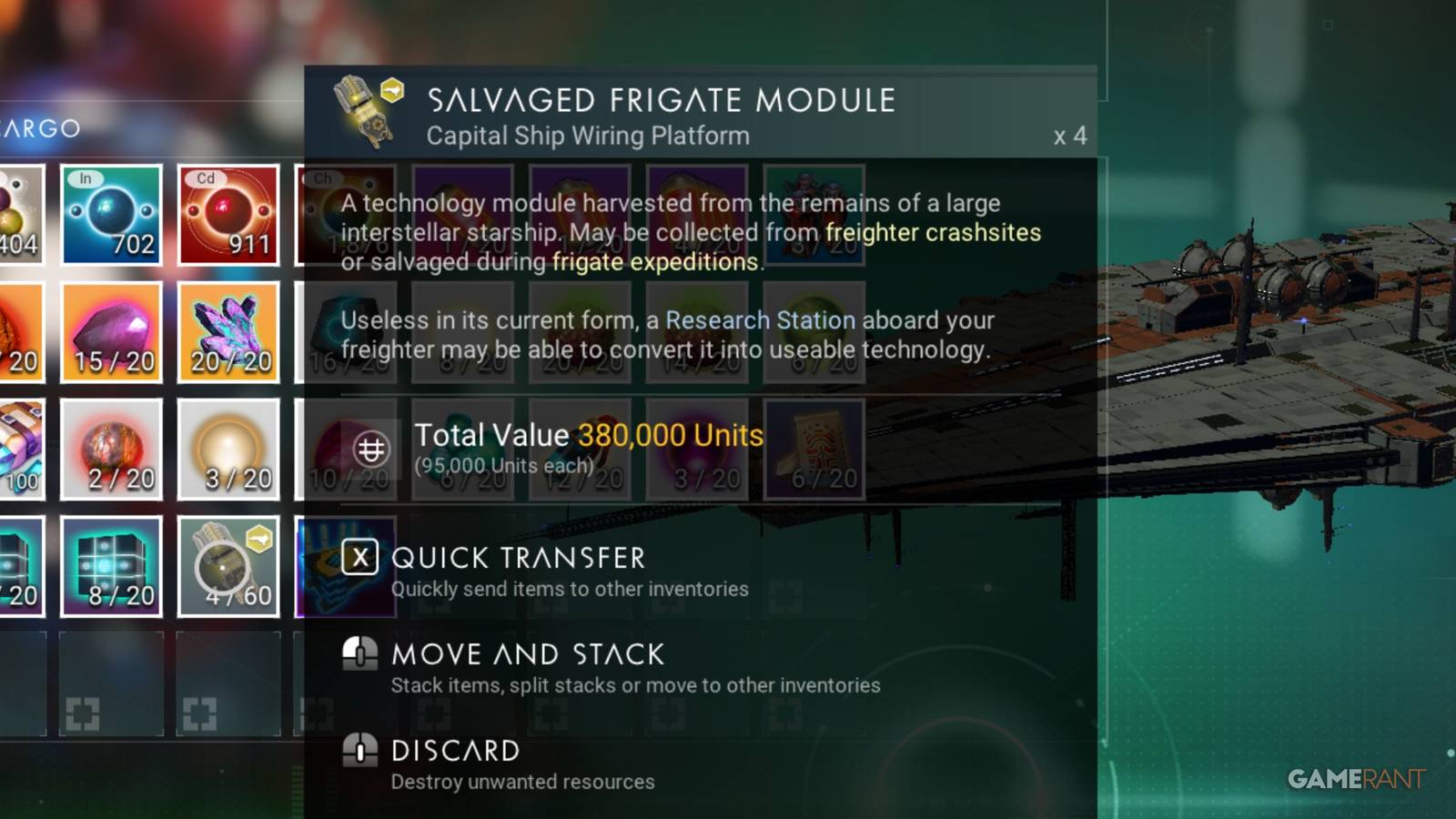This screenshot has height=819, width=1456.
Task: Click the Research Station link
Action: (x=760, y=320)
